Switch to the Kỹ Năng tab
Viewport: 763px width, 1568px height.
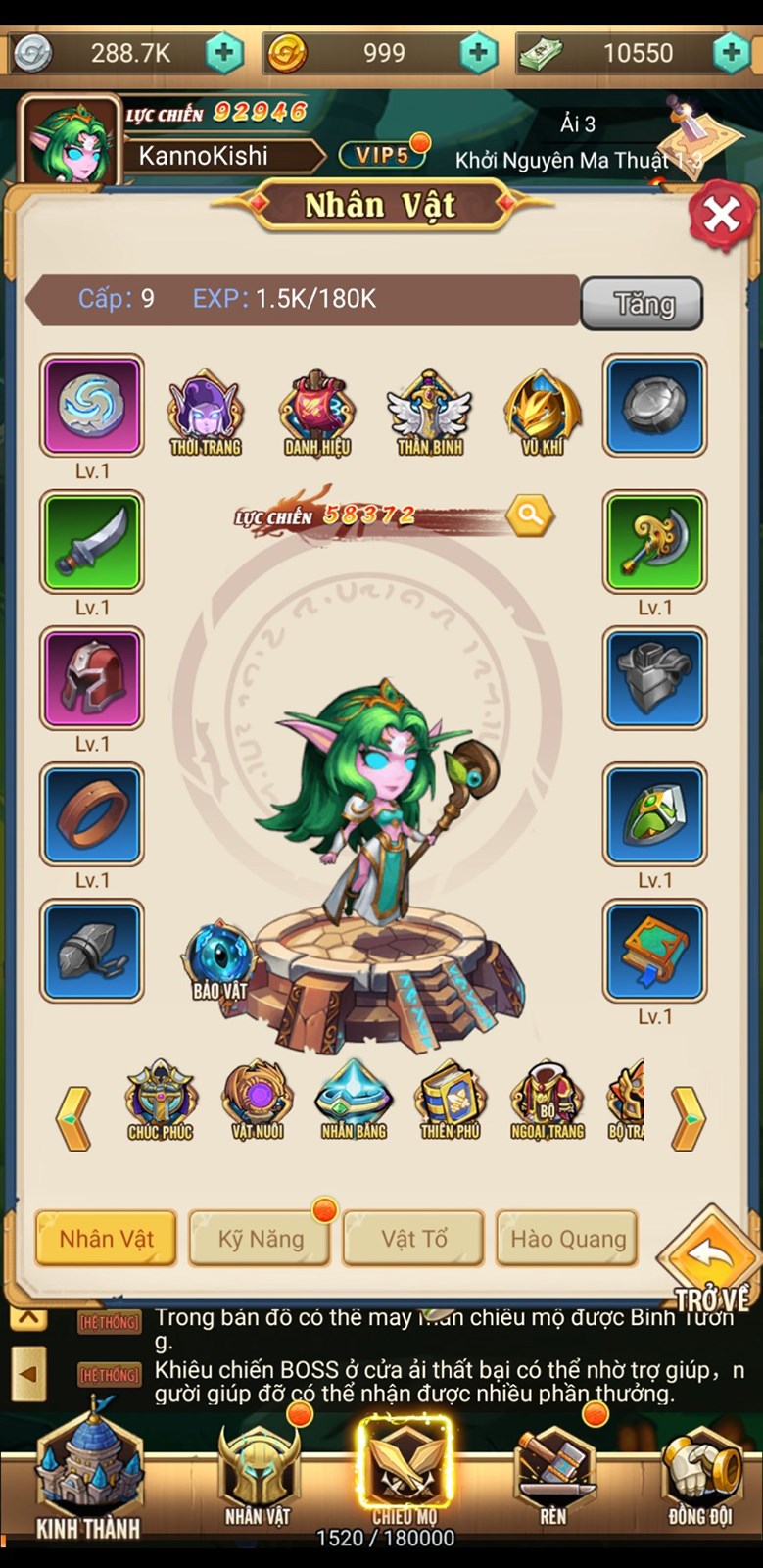(x=261, y=1239)
